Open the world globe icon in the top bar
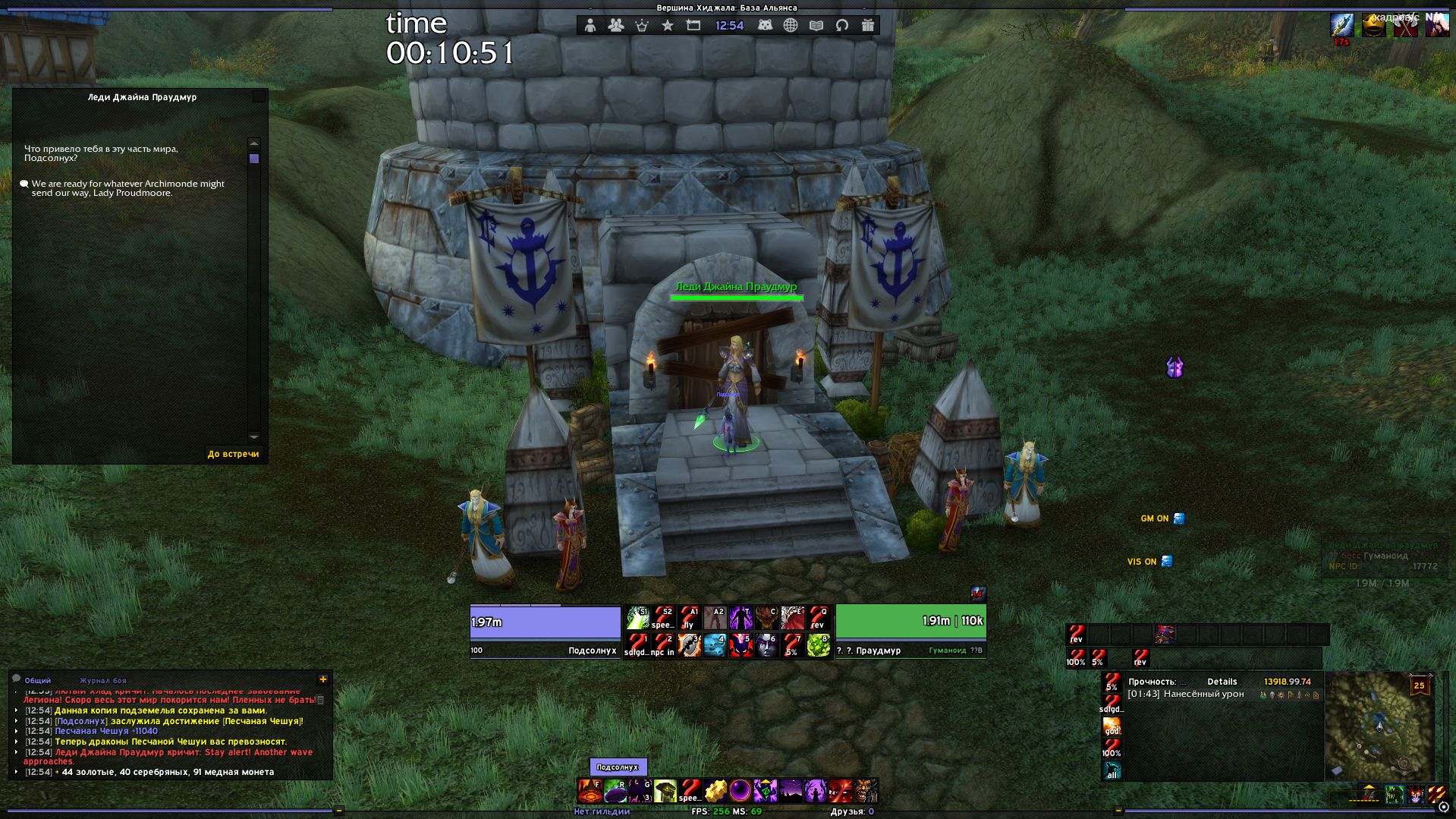This screenshot has height=819, width=1456. point(791,26)
